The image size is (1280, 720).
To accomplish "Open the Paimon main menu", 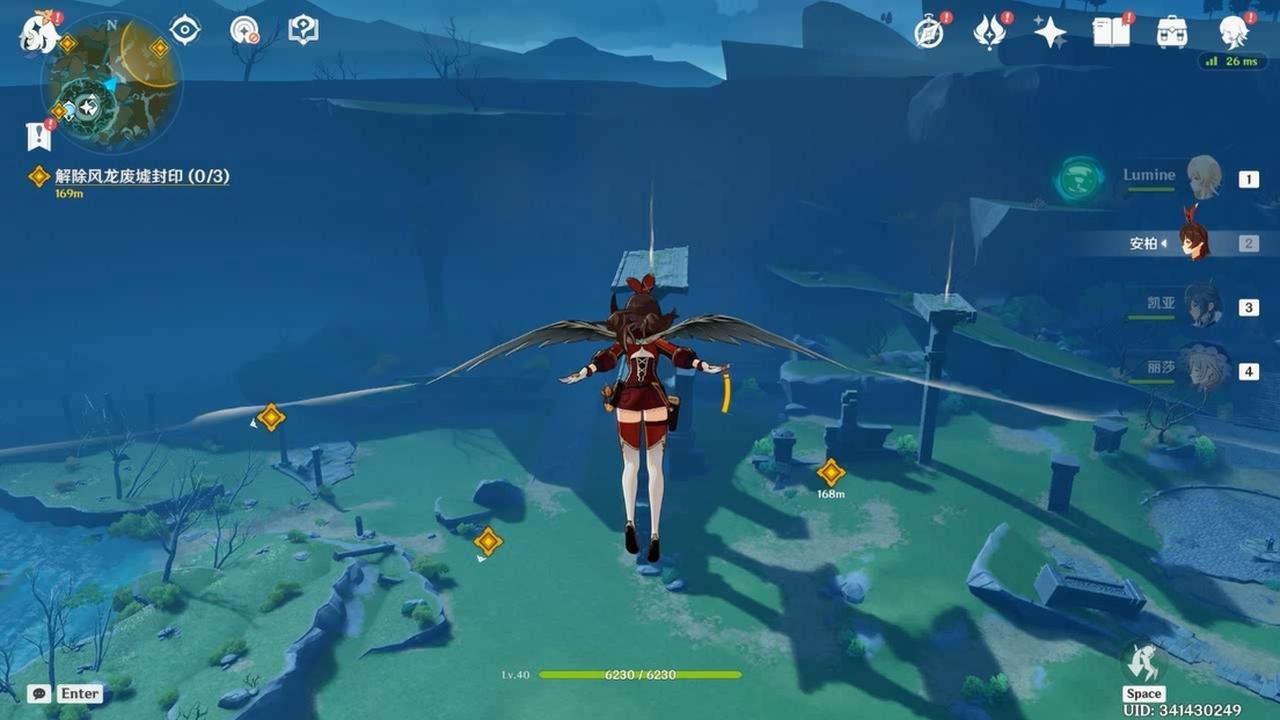I will (x=40, y=32).
